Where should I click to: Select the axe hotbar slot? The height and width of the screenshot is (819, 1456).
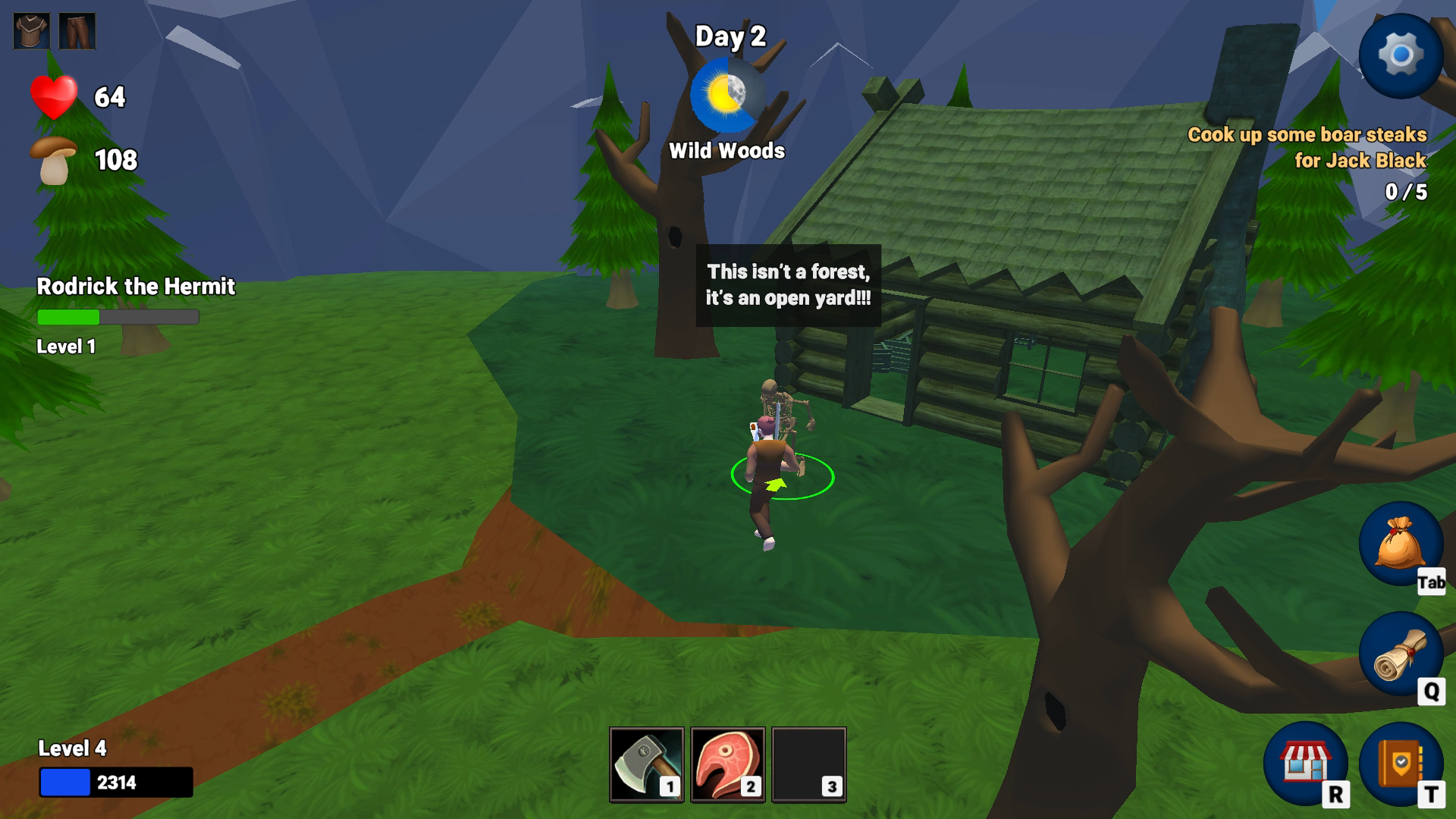click(x=646, y=764)
